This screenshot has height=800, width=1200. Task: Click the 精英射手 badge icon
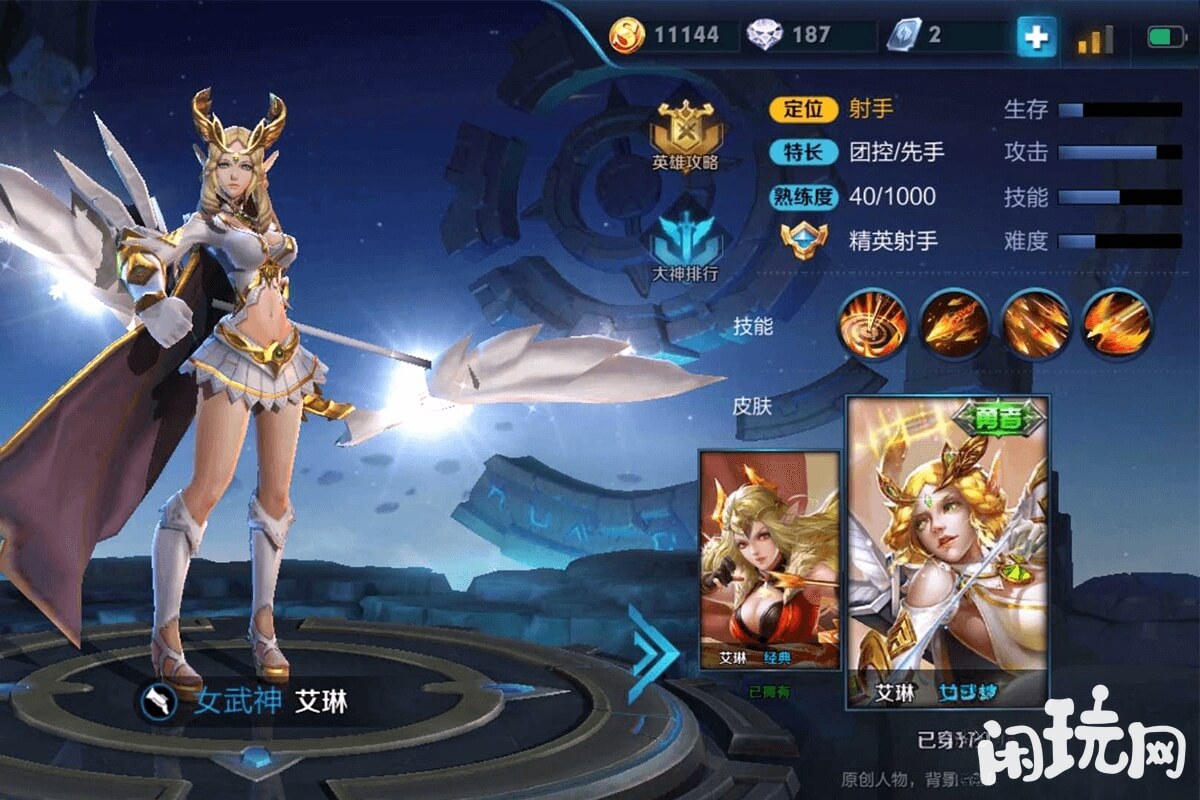pyautogui.click(x=804, y=241)
